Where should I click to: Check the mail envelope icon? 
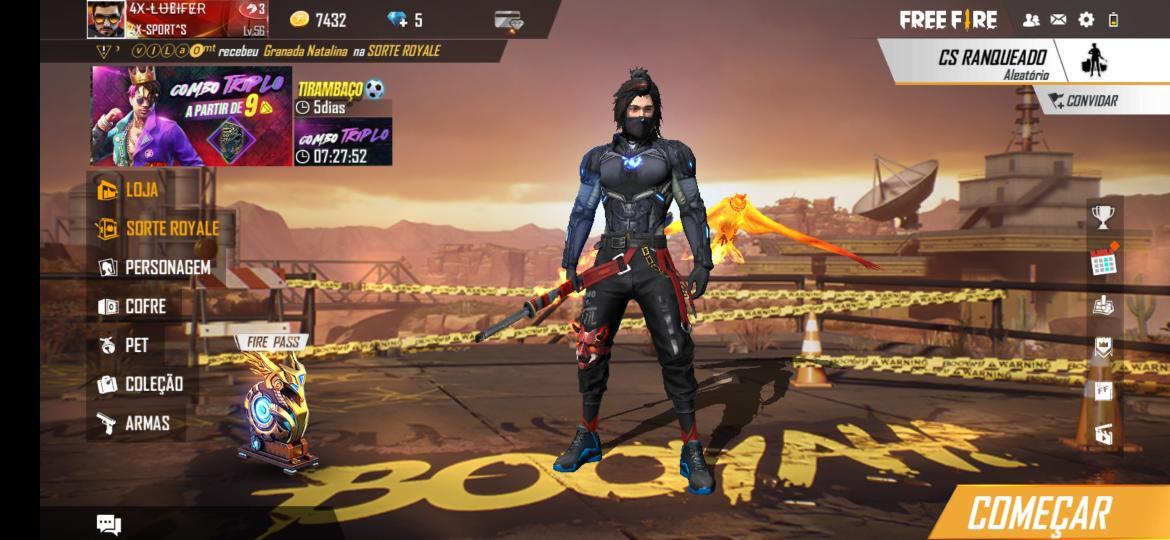pos(1058,19)
